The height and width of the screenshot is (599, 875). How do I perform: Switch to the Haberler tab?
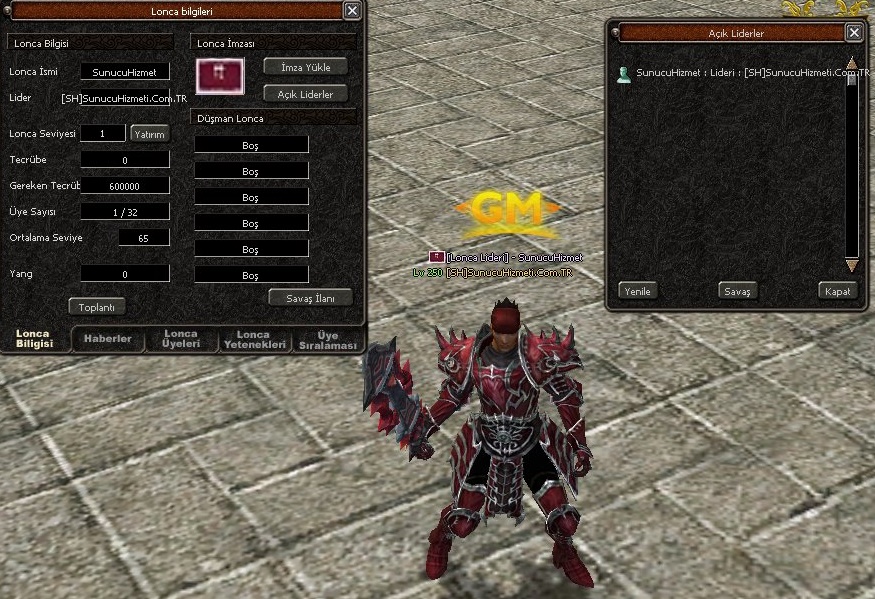pos(107,339)
